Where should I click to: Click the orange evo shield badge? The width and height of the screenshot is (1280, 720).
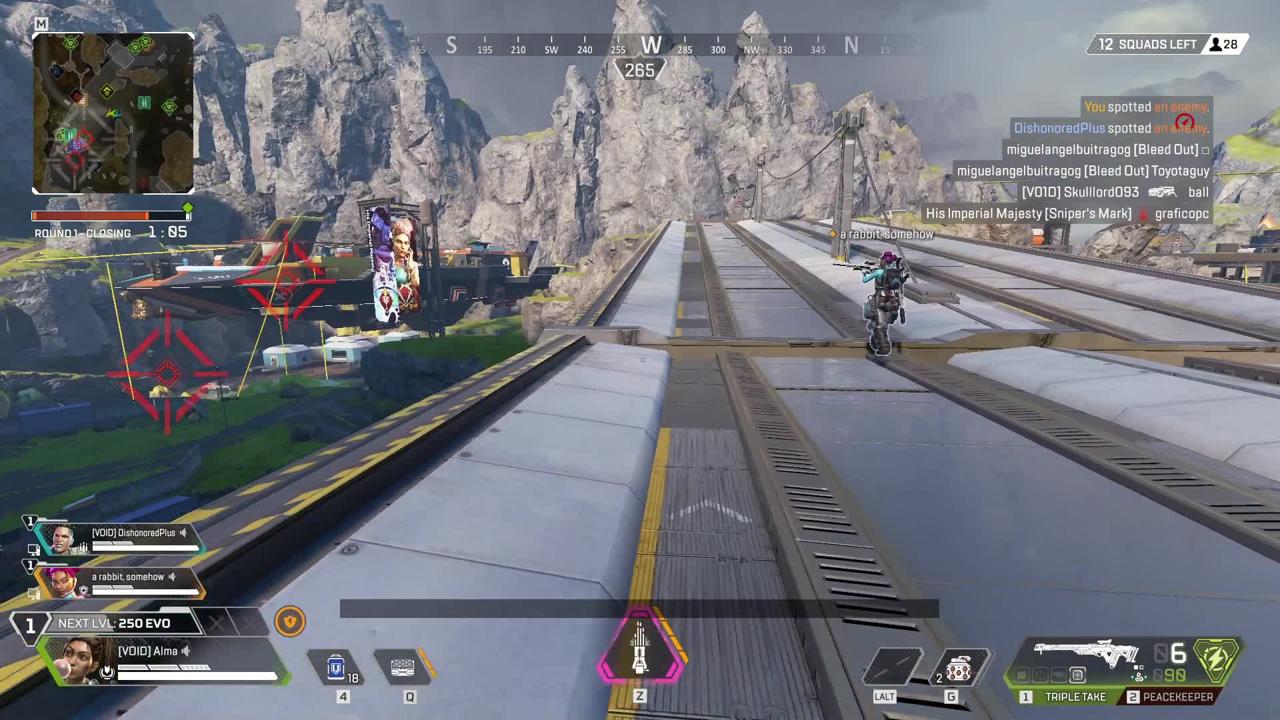289,622
